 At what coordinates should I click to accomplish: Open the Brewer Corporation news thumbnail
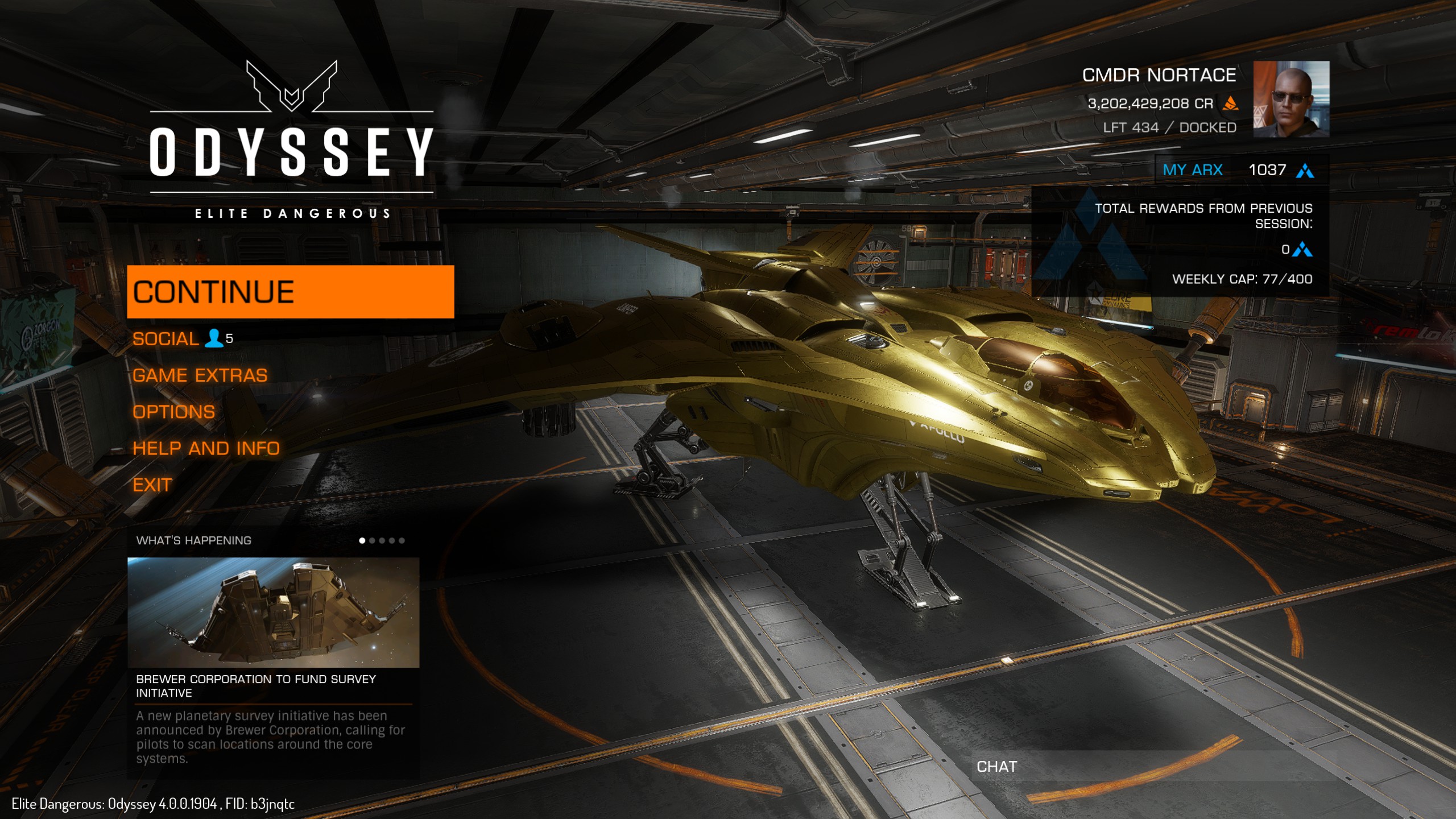pyautogui.click(x=273, y=612)
